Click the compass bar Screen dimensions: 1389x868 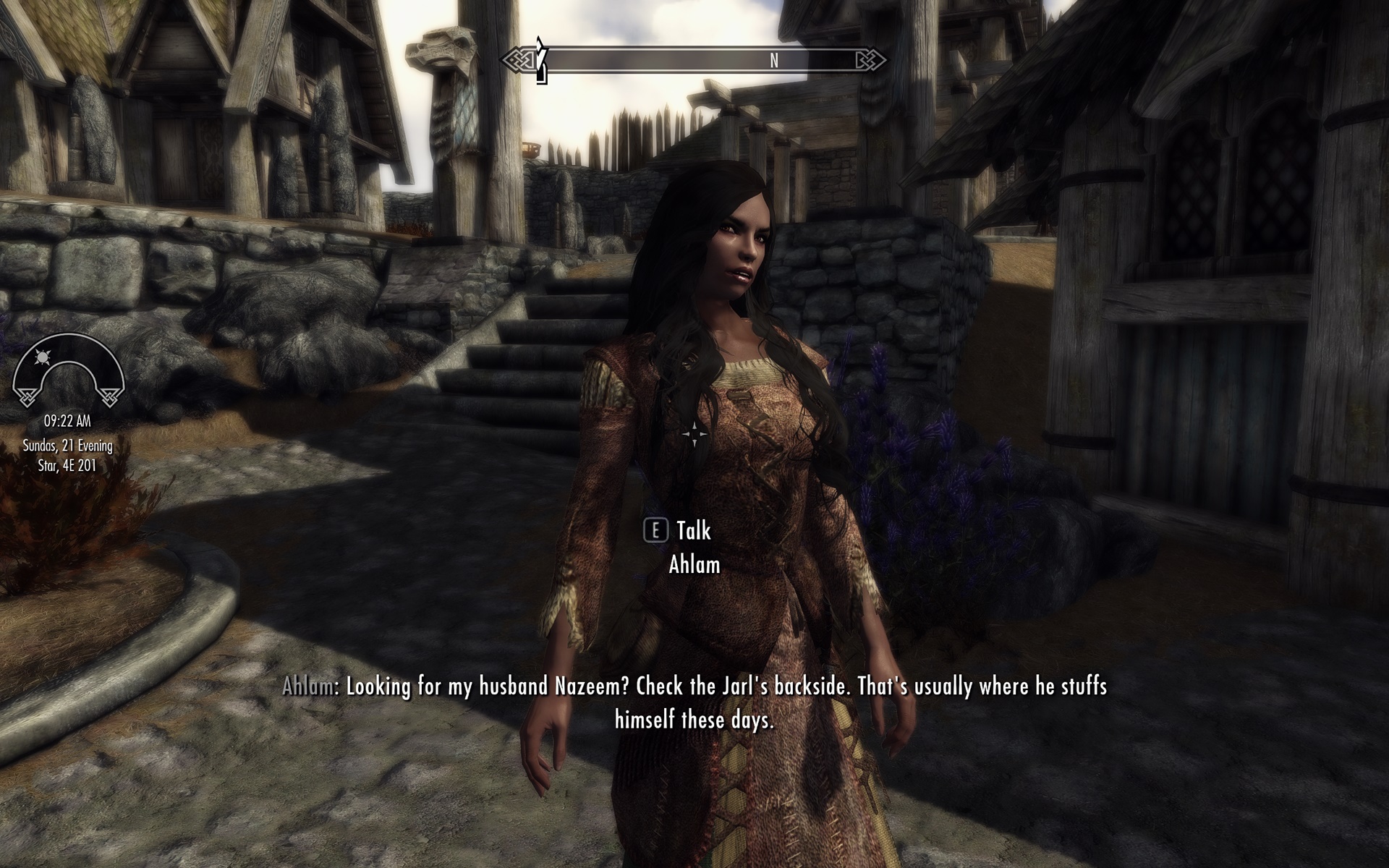(x=694, y=60)
